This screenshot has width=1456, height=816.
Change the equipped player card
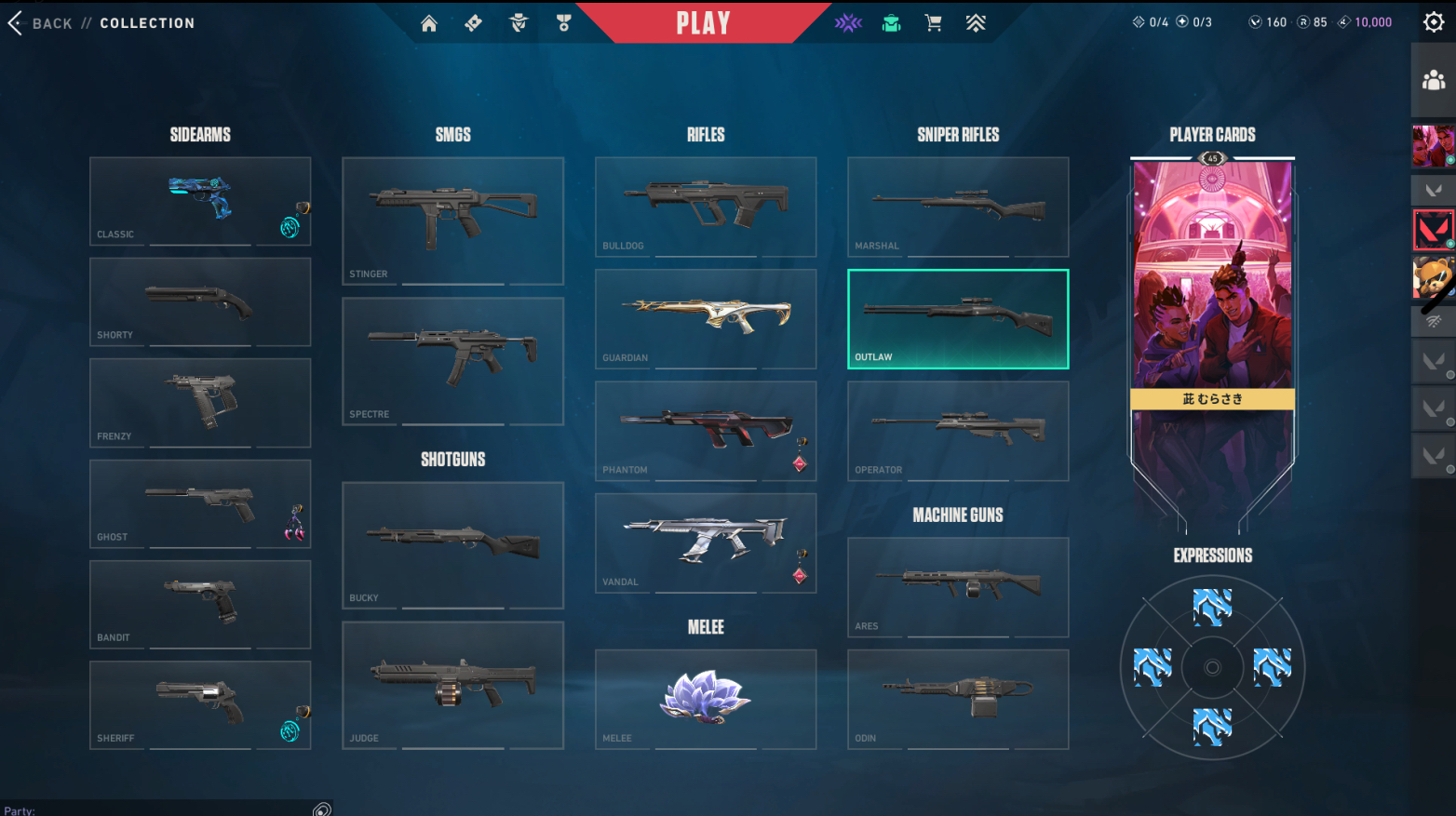1212,279
